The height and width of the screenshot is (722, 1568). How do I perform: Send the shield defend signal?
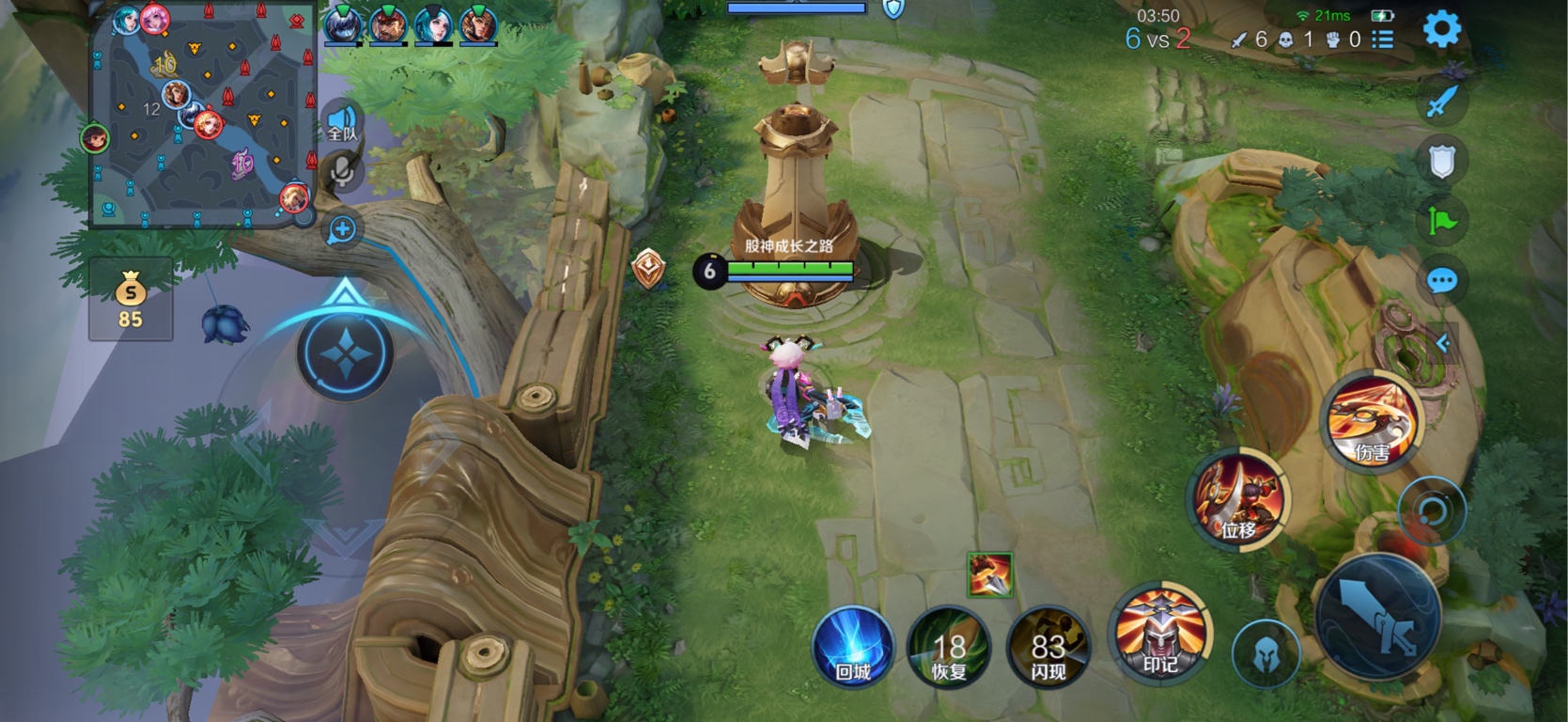pyautogui.click(x=1441, y=162)
